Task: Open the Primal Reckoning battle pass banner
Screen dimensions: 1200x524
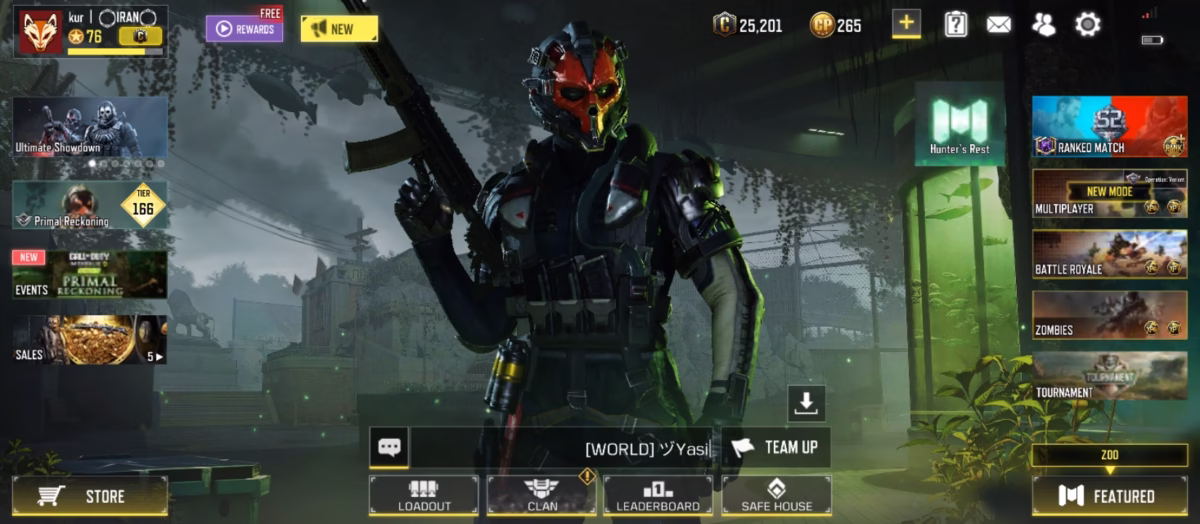Action: click(90, 205)
